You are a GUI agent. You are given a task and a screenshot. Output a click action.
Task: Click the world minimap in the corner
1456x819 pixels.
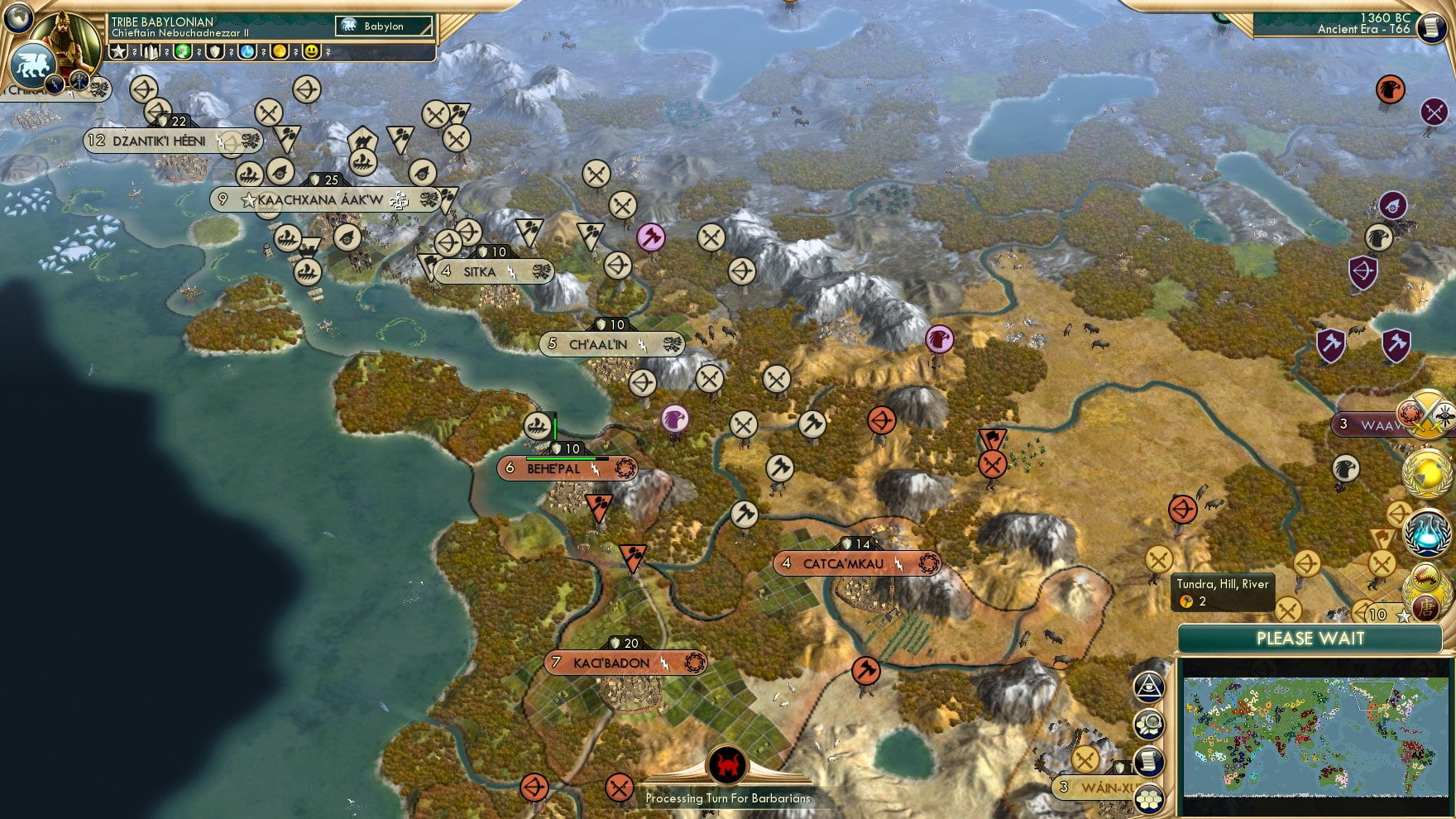pyautogui.click(x=1315, y=736)
